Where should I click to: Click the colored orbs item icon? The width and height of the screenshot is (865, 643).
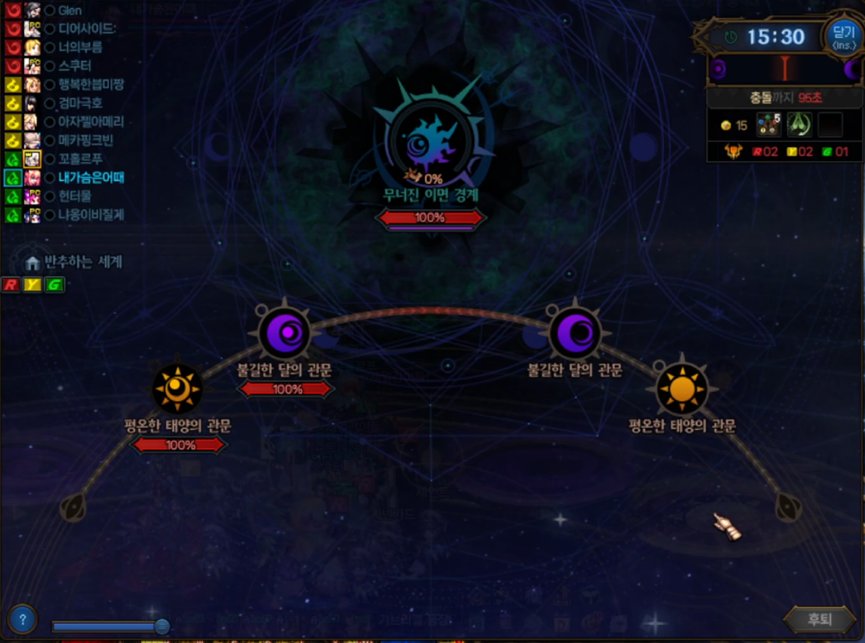[767, 124]
